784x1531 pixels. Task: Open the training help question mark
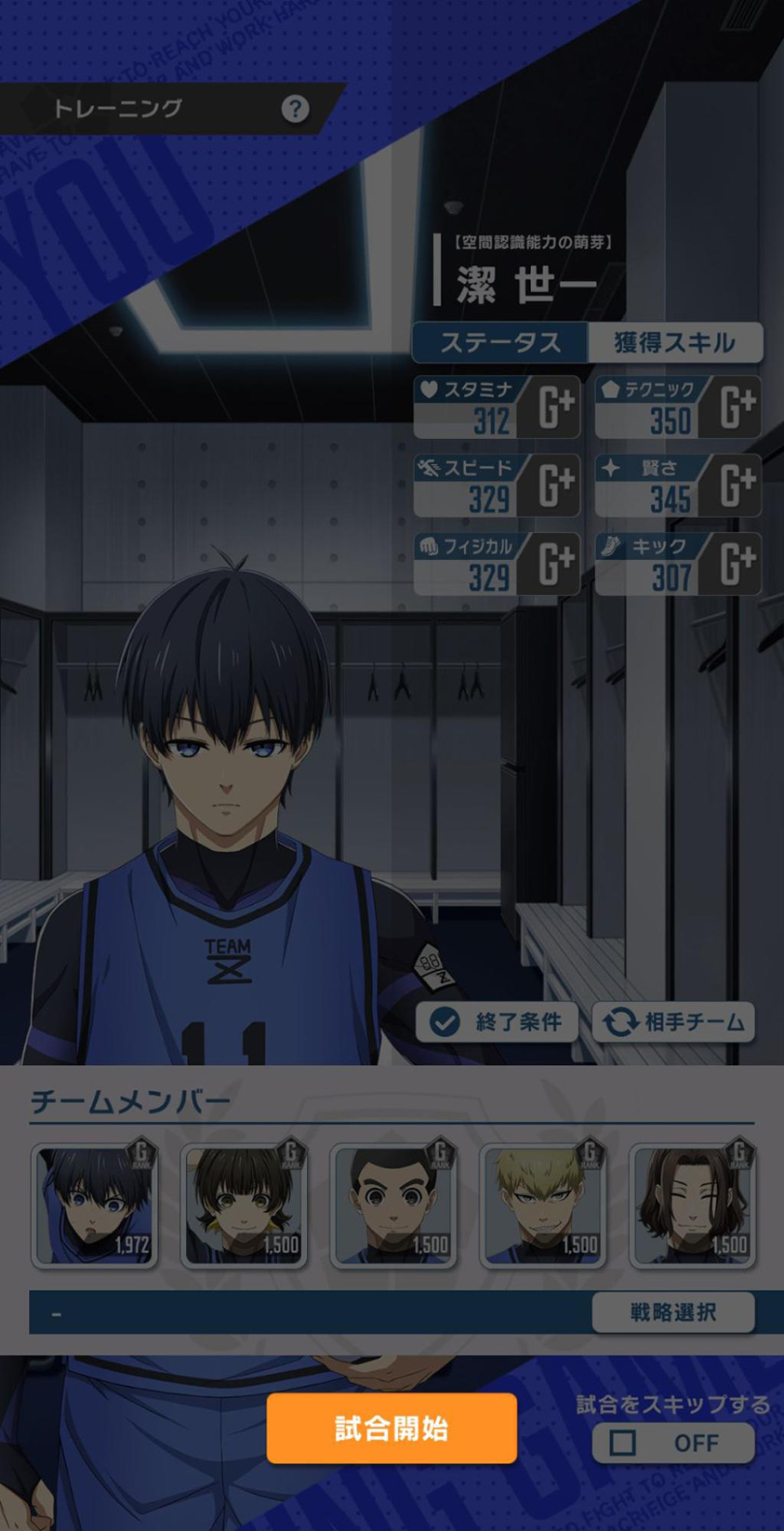[x=295, y=109]
